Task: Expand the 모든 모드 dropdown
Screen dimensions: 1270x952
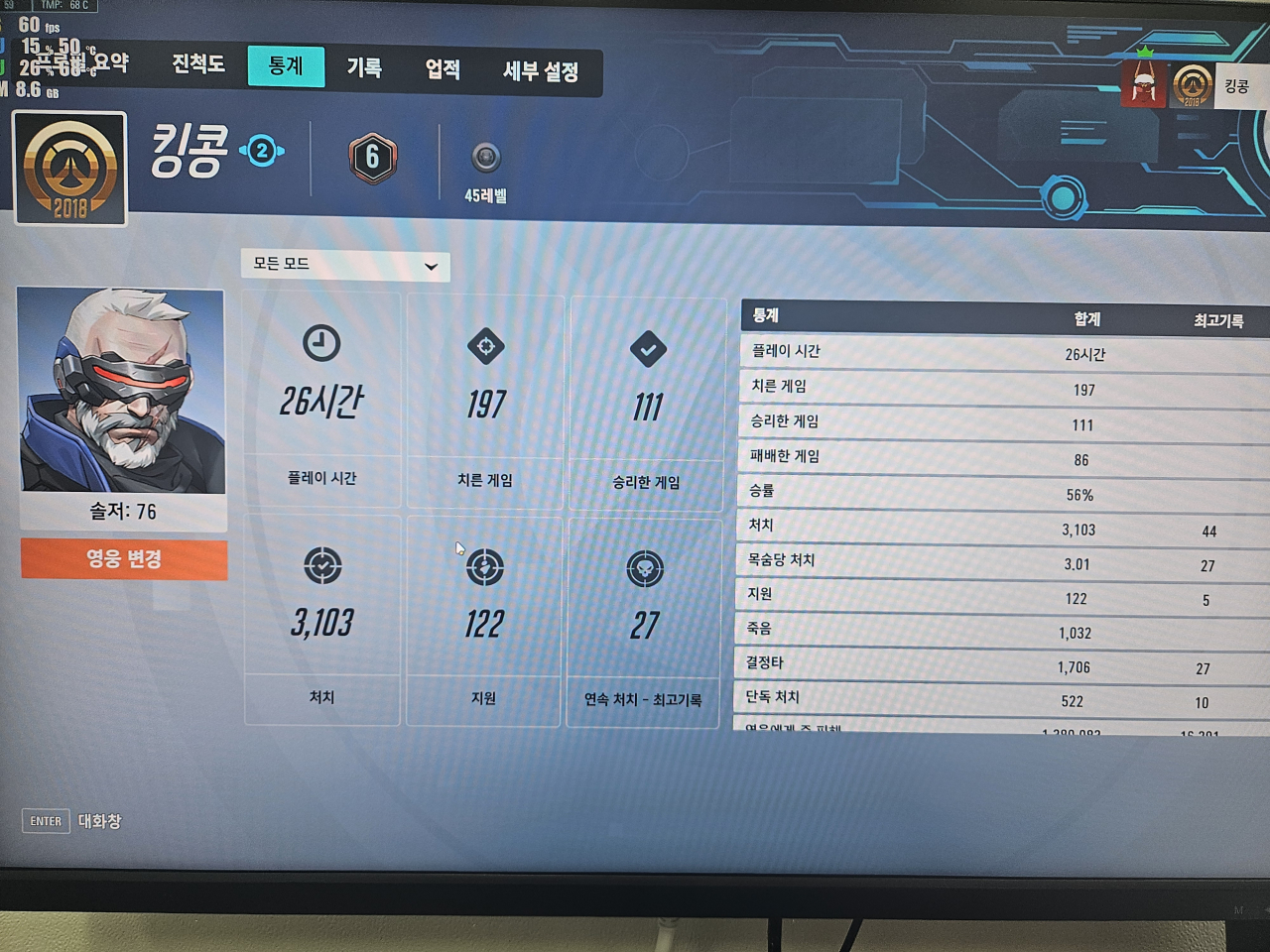Action: point(345,265)
